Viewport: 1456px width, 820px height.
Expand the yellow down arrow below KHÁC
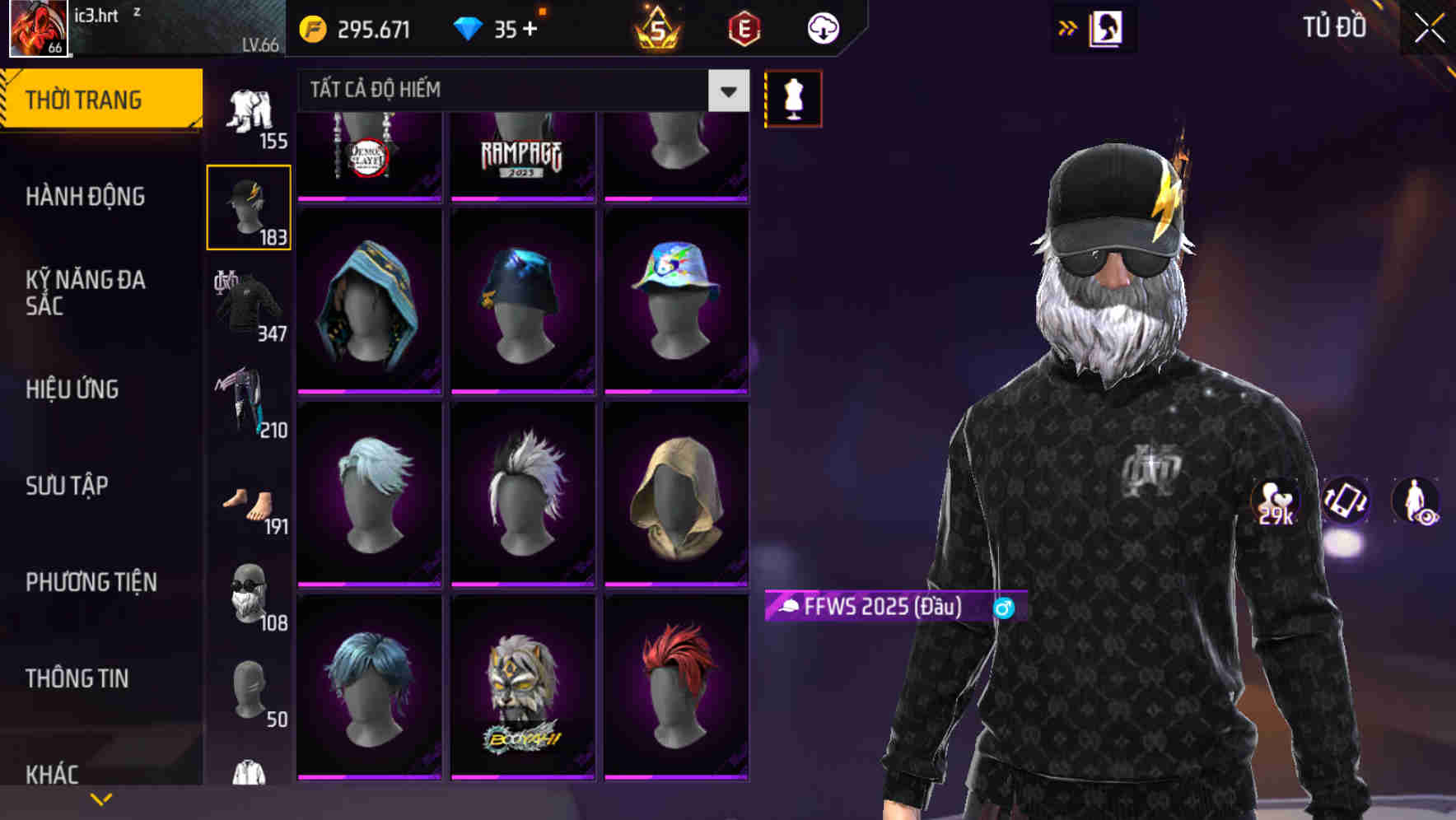coord(101,798)
